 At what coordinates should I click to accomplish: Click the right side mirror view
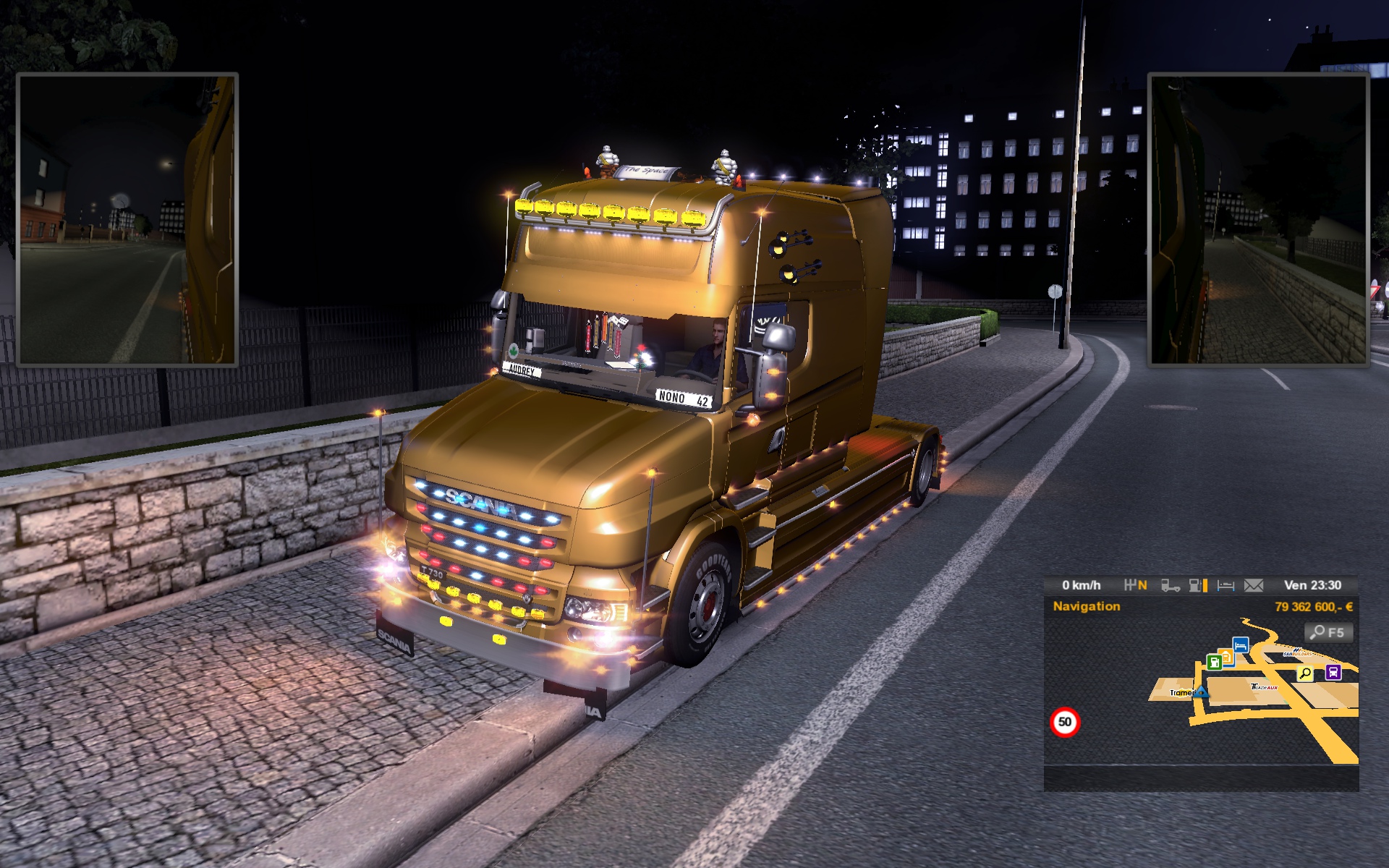pyautogui.click(x=1258, y=219)
